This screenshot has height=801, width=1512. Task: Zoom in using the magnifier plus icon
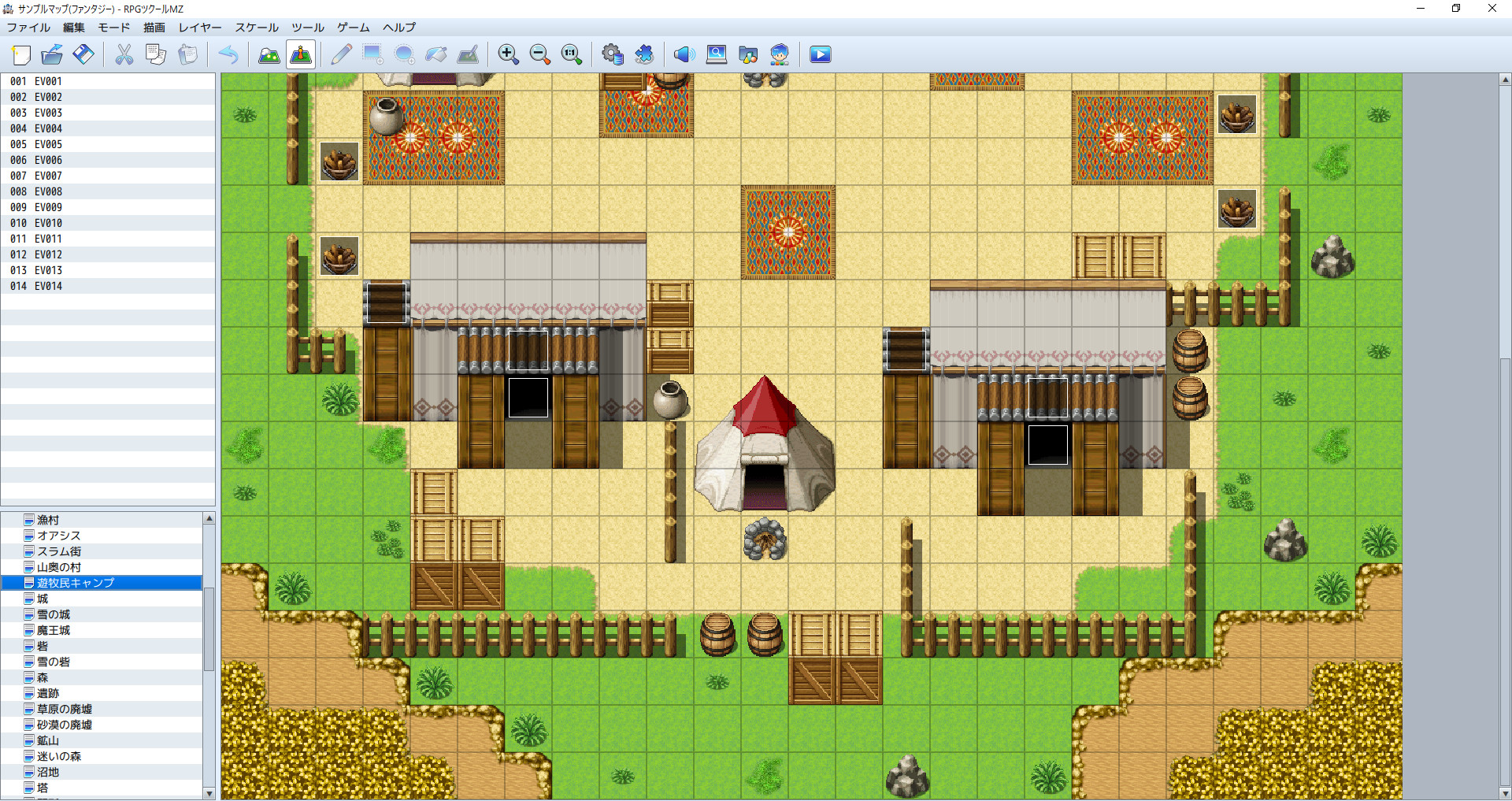point(509,54)
